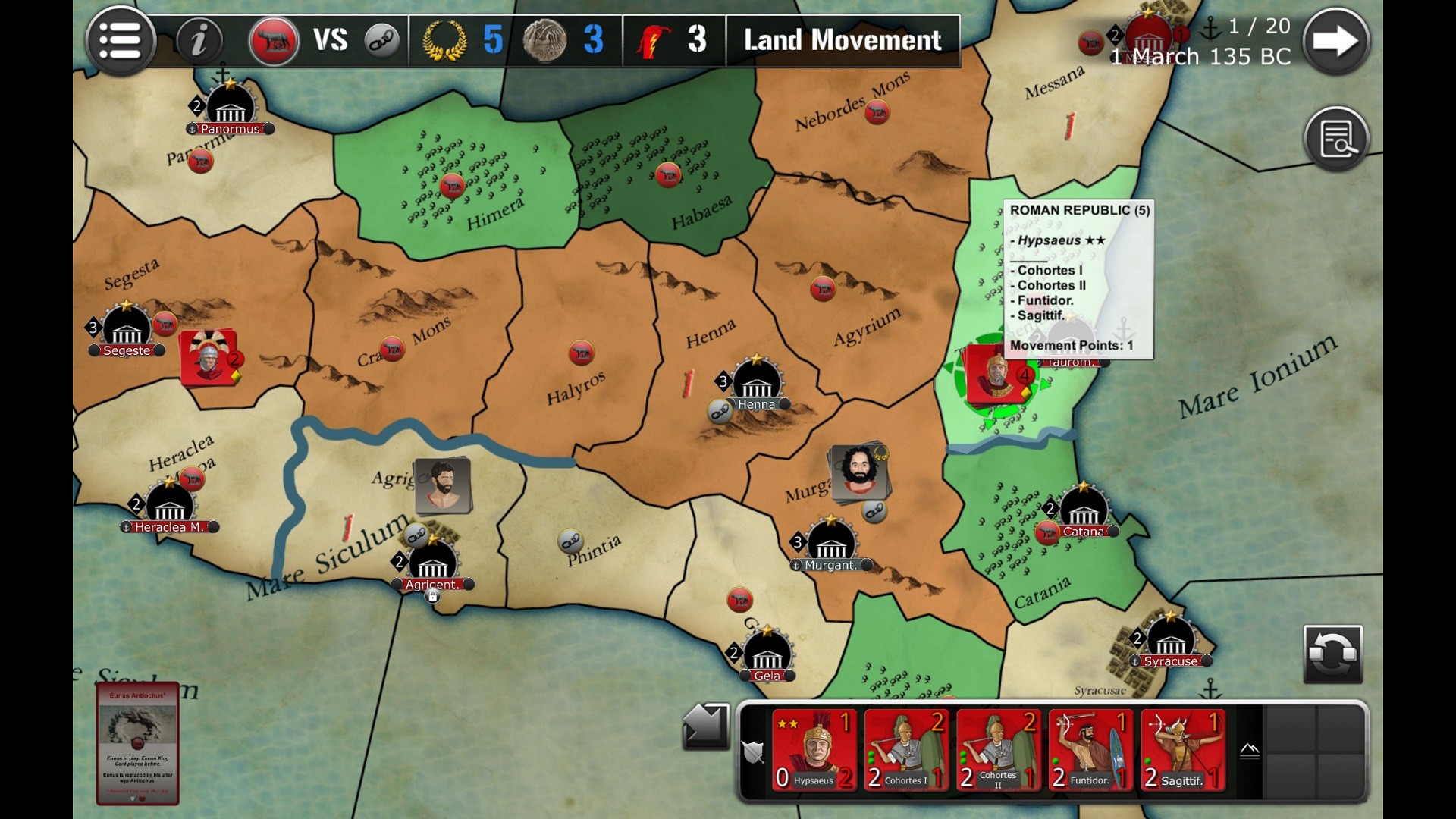Select the Sagittif archer unit card
Screen dimensions: 1456x819
[x=1183, y=751]
